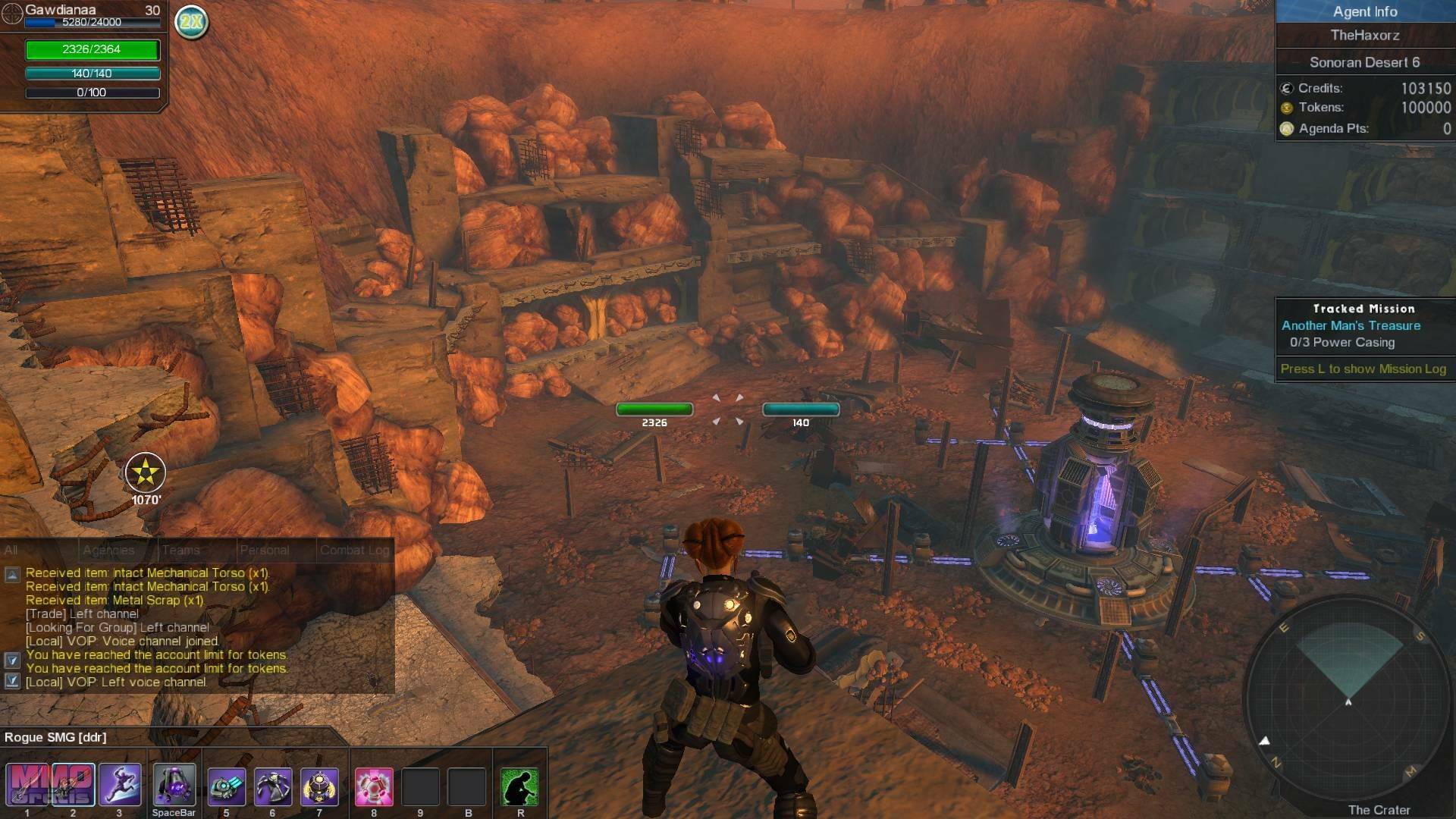The height and width of the screenshot is (819, 1456).
Task: Jump chat to the bottom with underlined arrow
Action: (x=12, y=681)
